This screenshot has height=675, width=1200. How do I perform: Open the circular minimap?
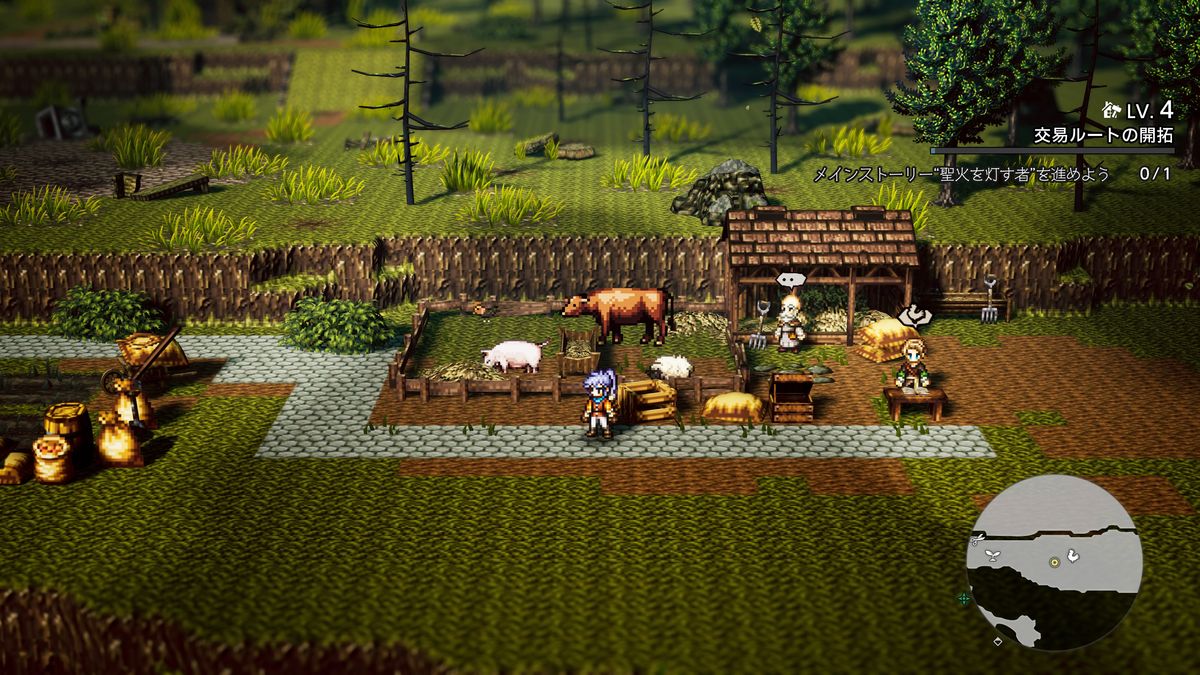[x=1054, y=563]
